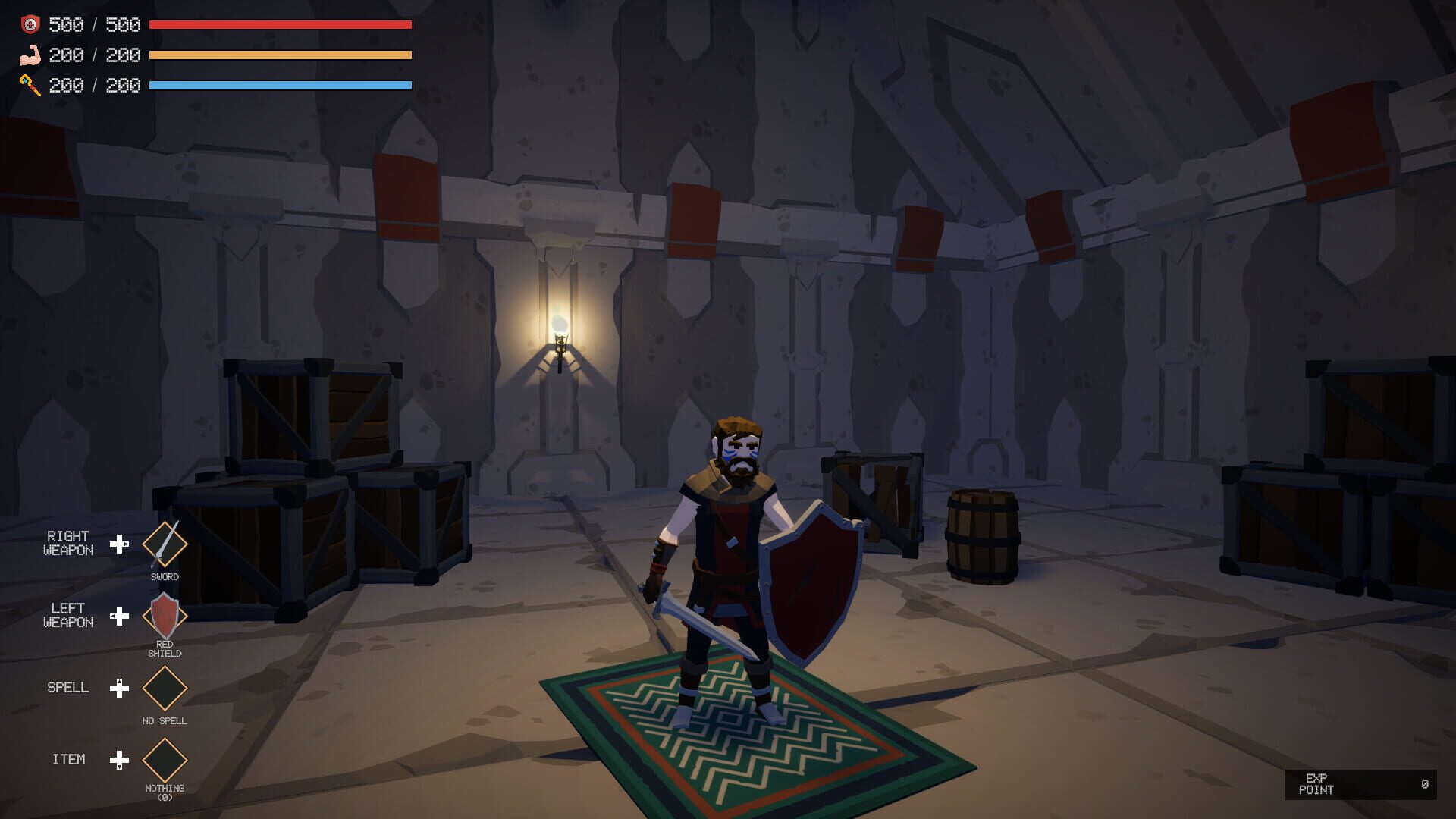Click the NO SPELL label text

[x=164, y=721]
